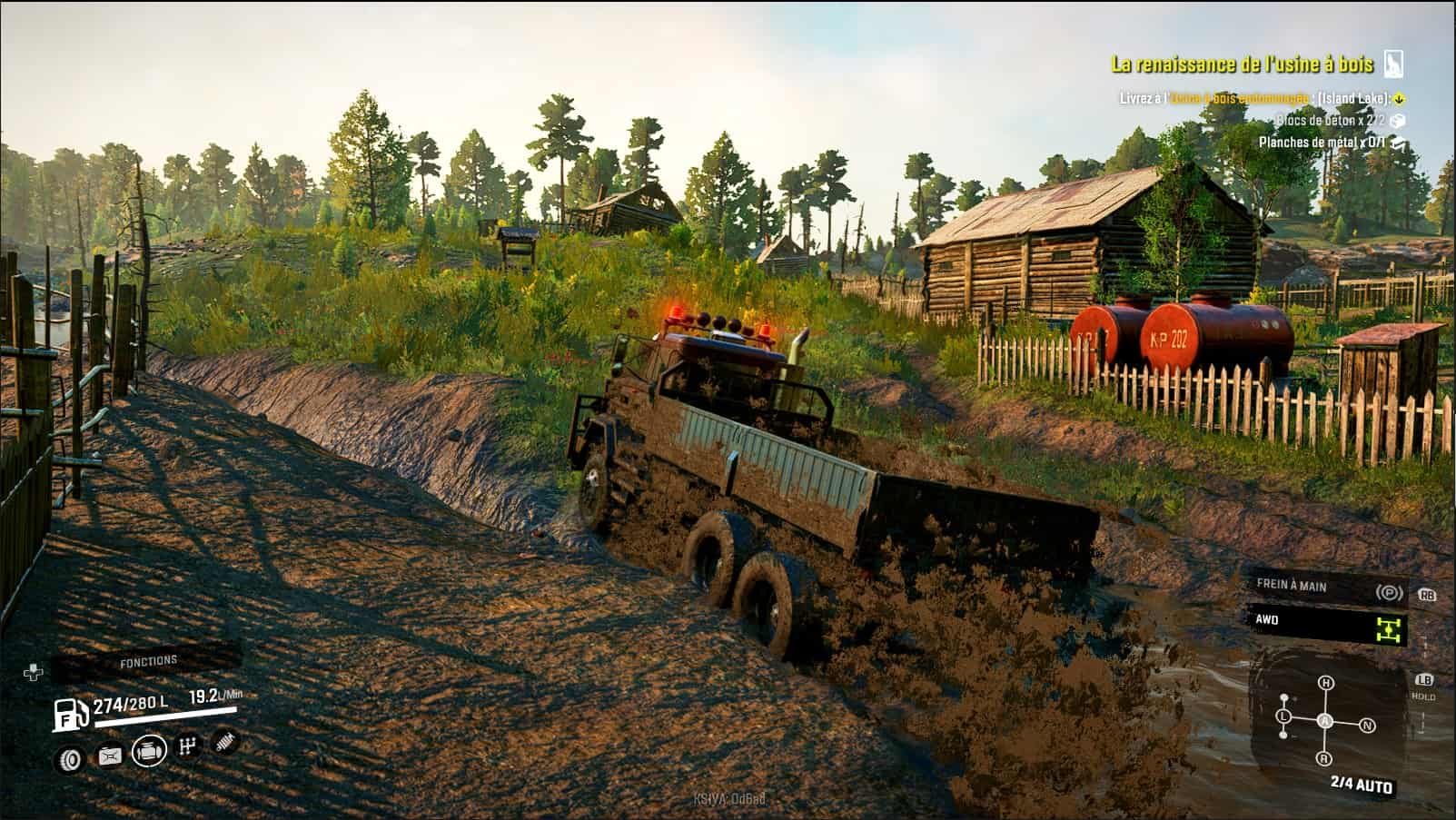Screen dimensions: 1456x820
Task: Shift to Low gear (L)
Action: click(x=1284, y=716)
